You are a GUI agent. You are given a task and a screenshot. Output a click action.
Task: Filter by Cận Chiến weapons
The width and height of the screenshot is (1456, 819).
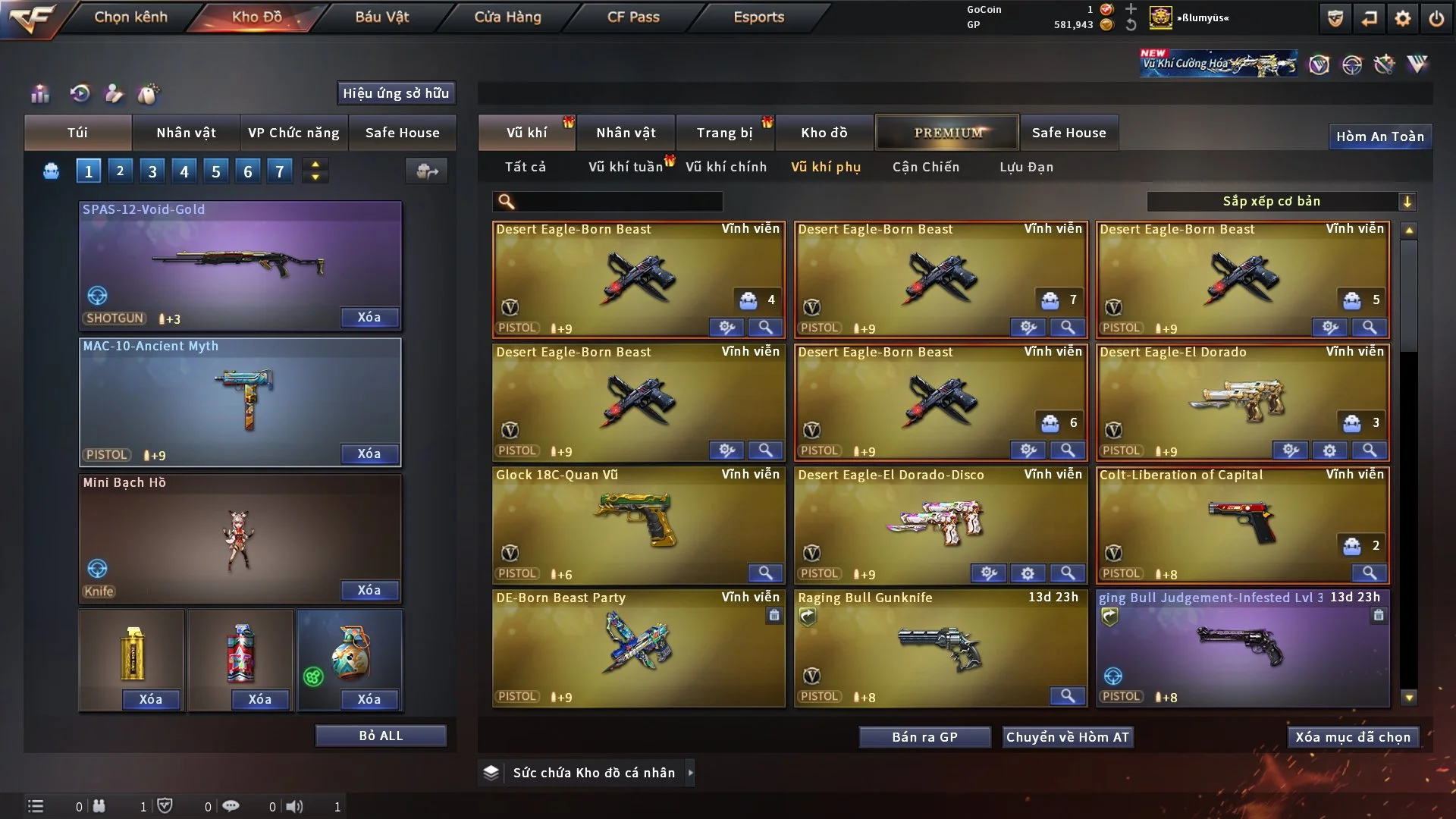[925, 167]
